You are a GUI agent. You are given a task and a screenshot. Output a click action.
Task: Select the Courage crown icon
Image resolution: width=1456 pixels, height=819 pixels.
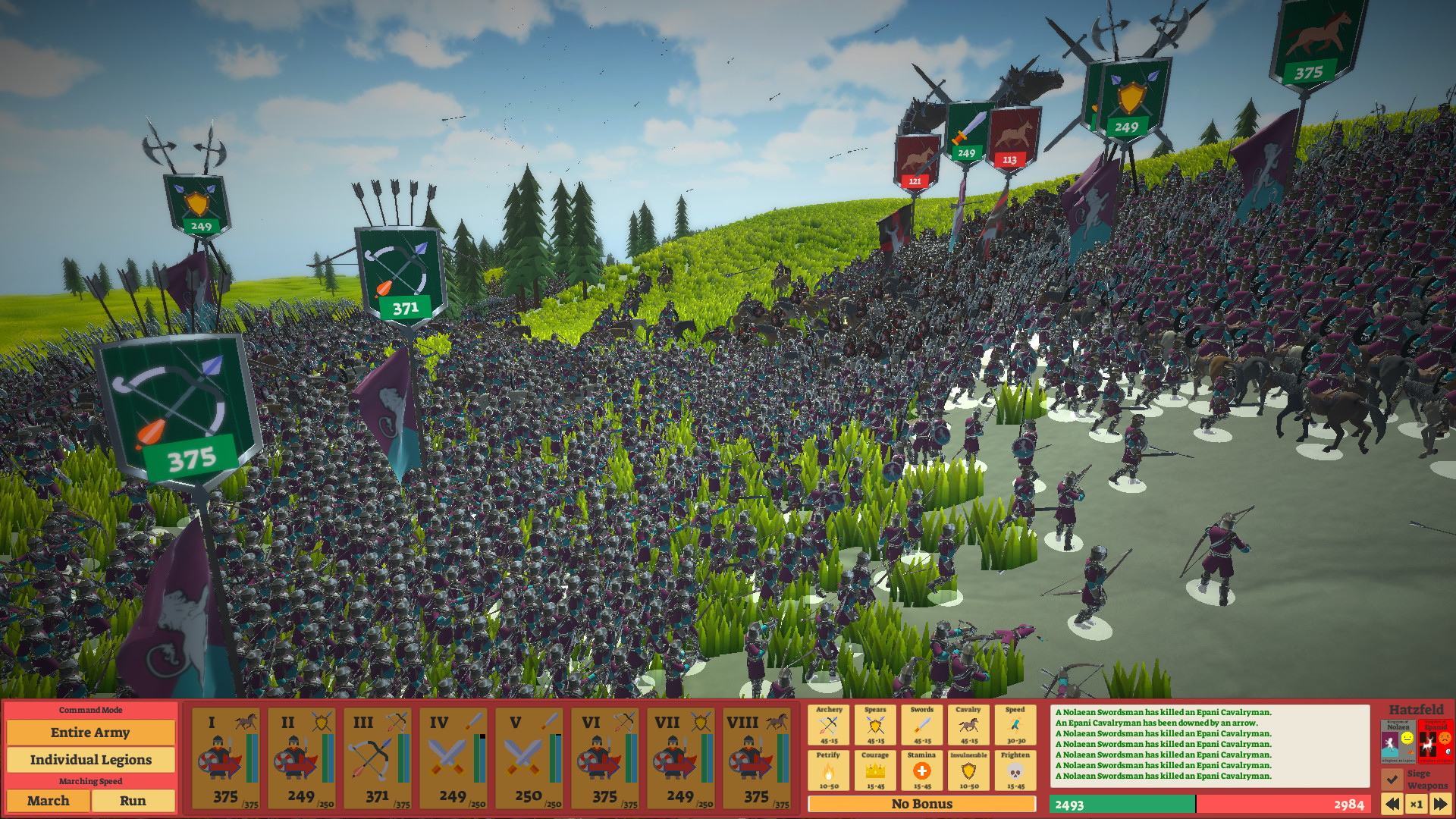pos(877,772)
